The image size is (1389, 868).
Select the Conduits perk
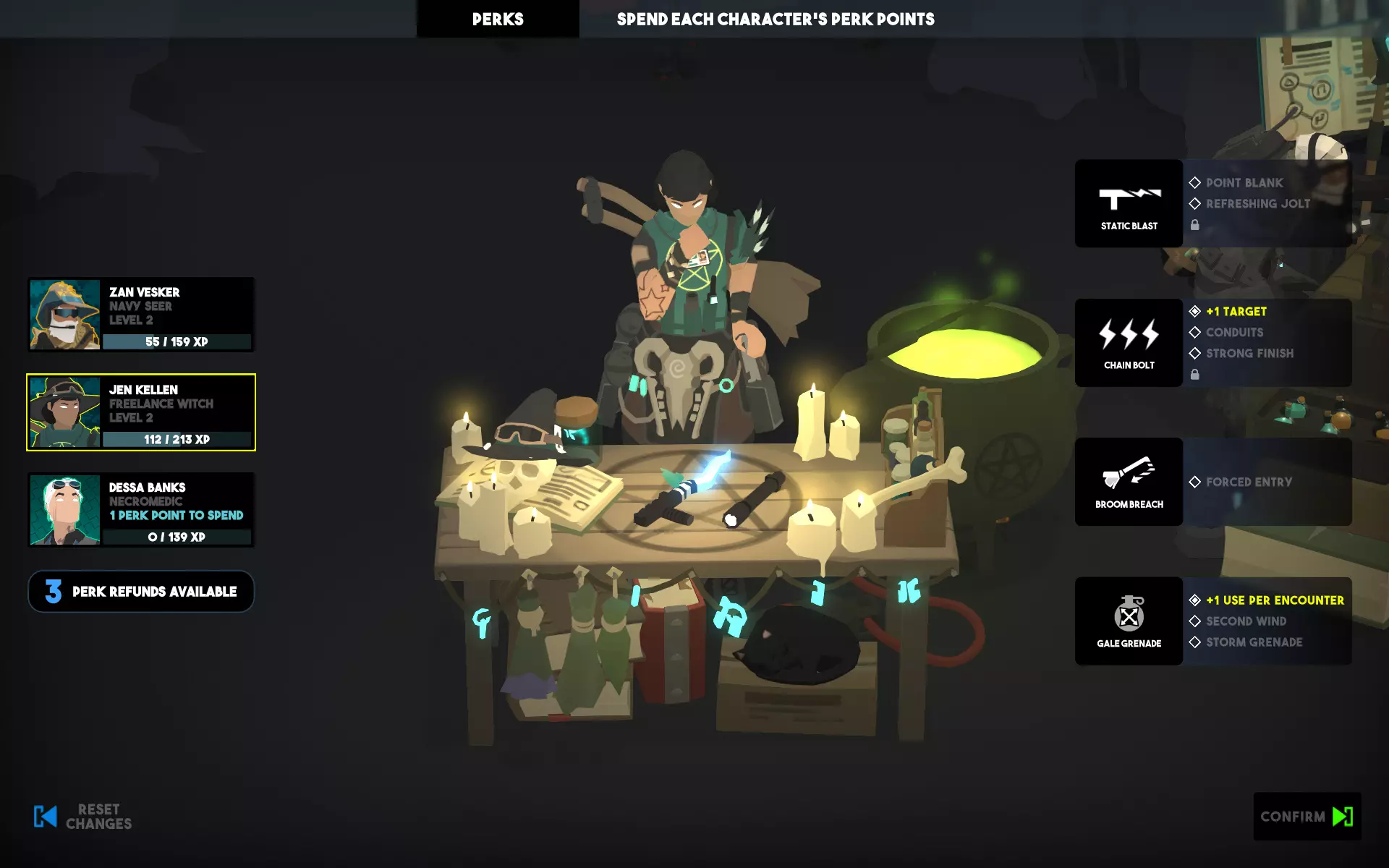pos(1234,333)
